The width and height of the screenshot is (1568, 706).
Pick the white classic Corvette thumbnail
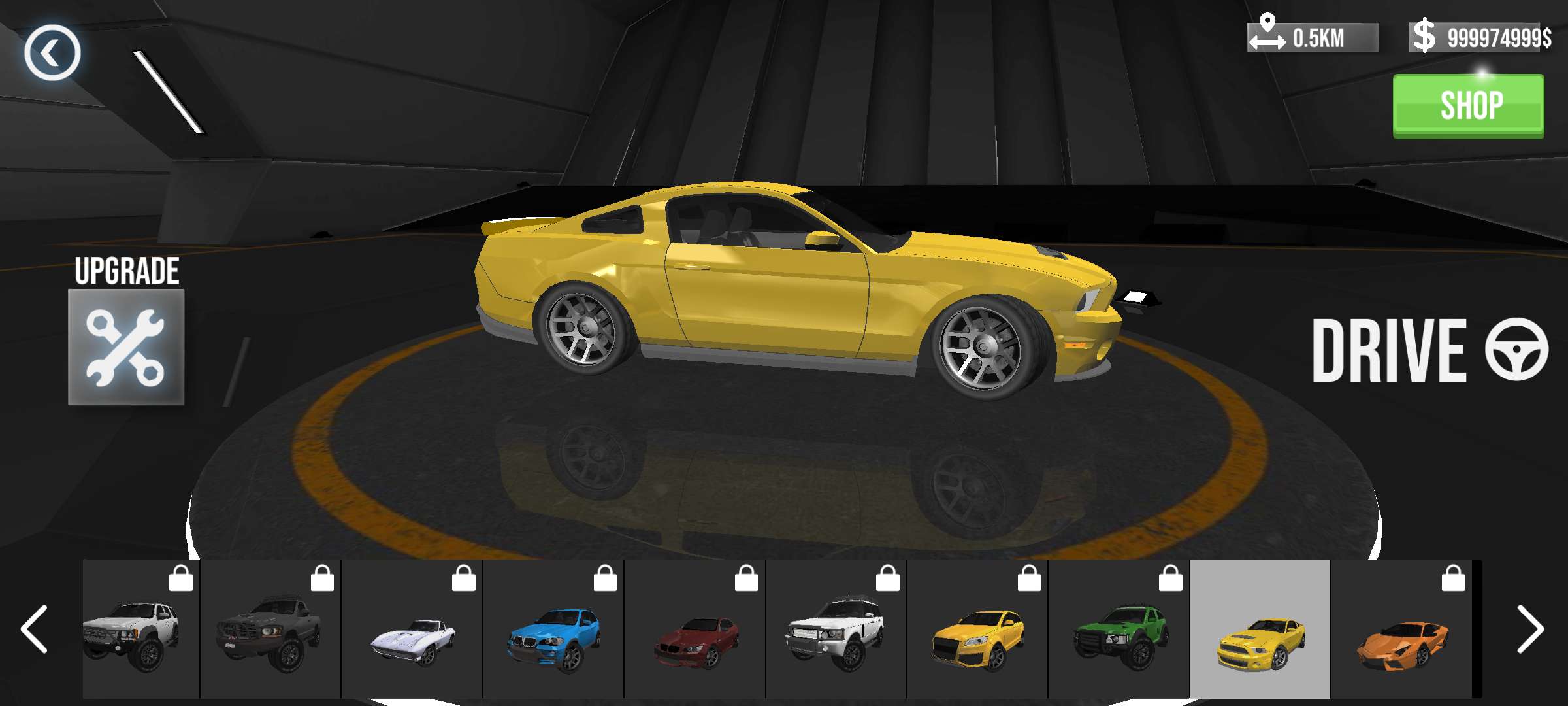tap(412, 630)
